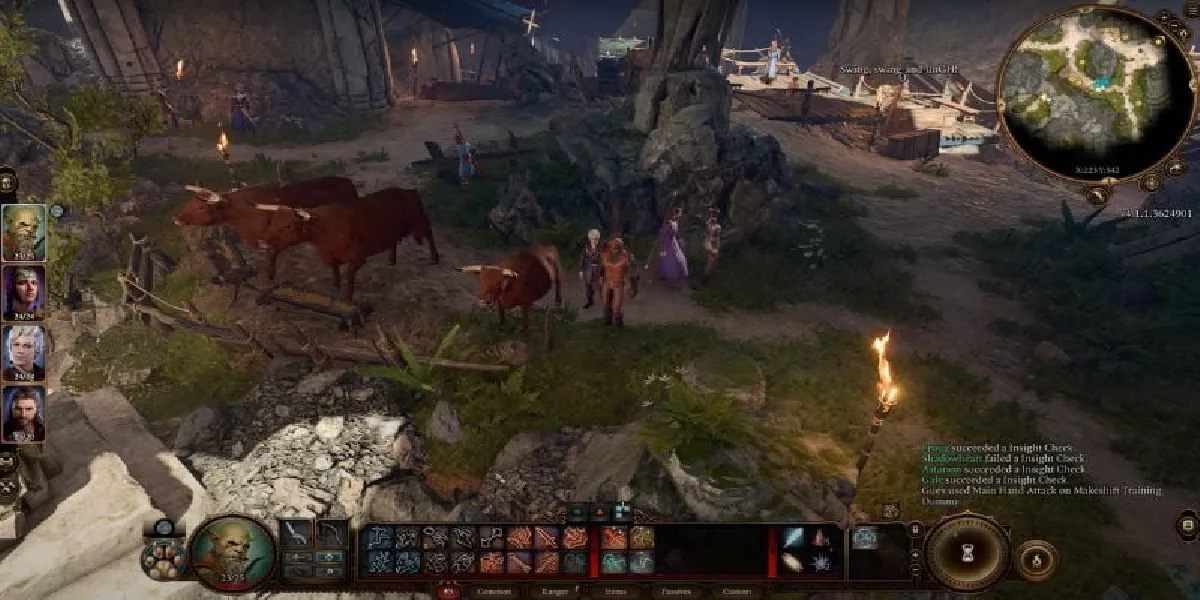1200x600 pixels.
Task: Switch to the Passives hotbar tab
Action: 676,592
